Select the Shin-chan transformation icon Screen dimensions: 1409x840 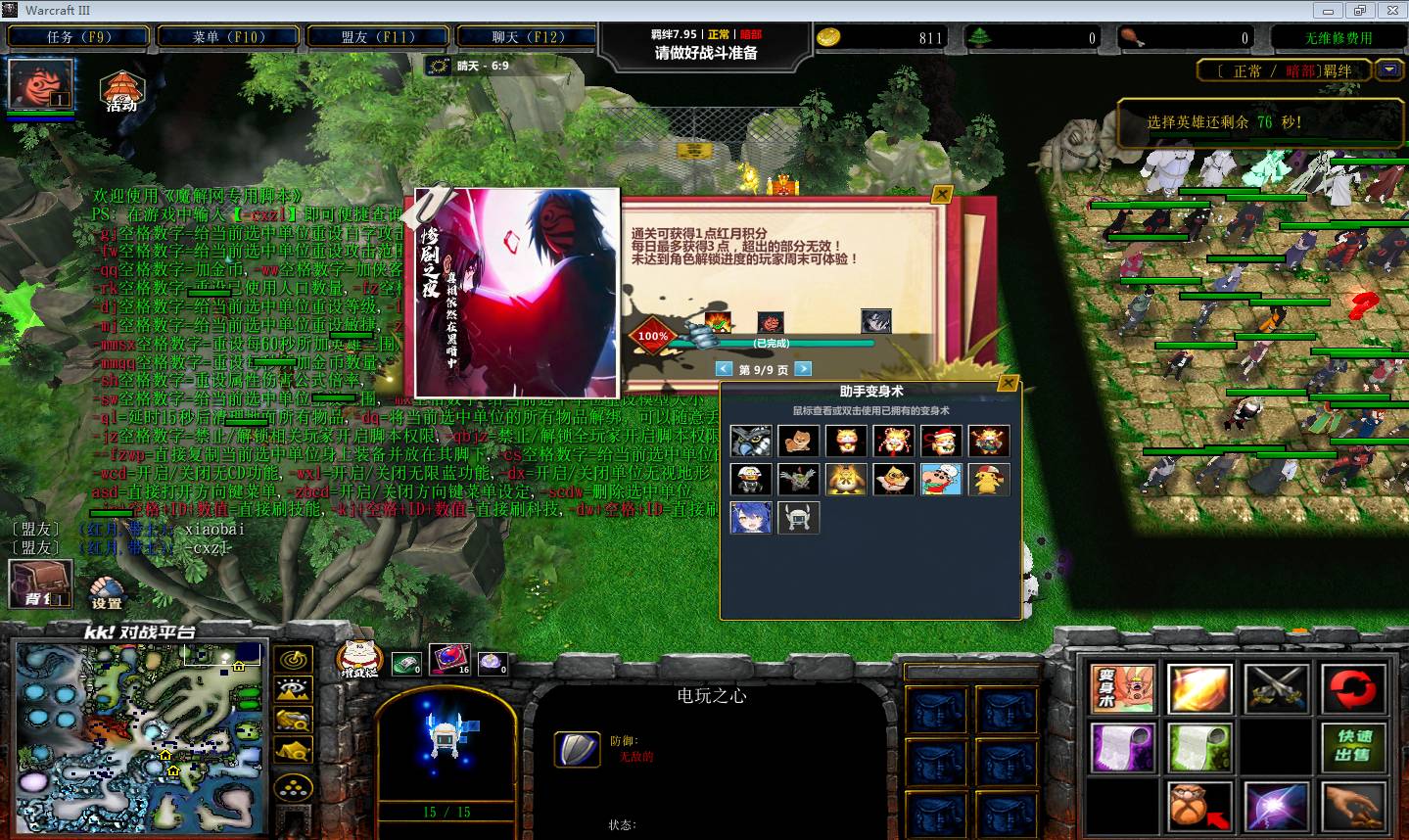[x=941, y=479]
